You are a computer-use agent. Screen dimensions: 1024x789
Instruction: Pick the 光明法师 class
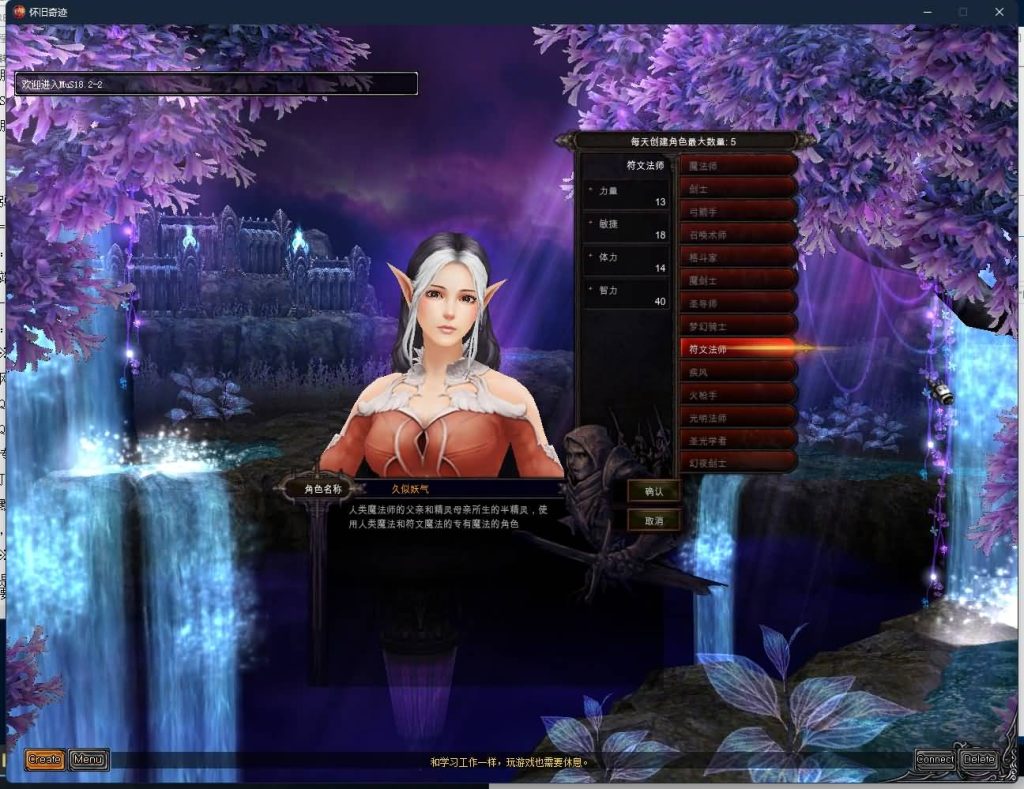point(738,418)
